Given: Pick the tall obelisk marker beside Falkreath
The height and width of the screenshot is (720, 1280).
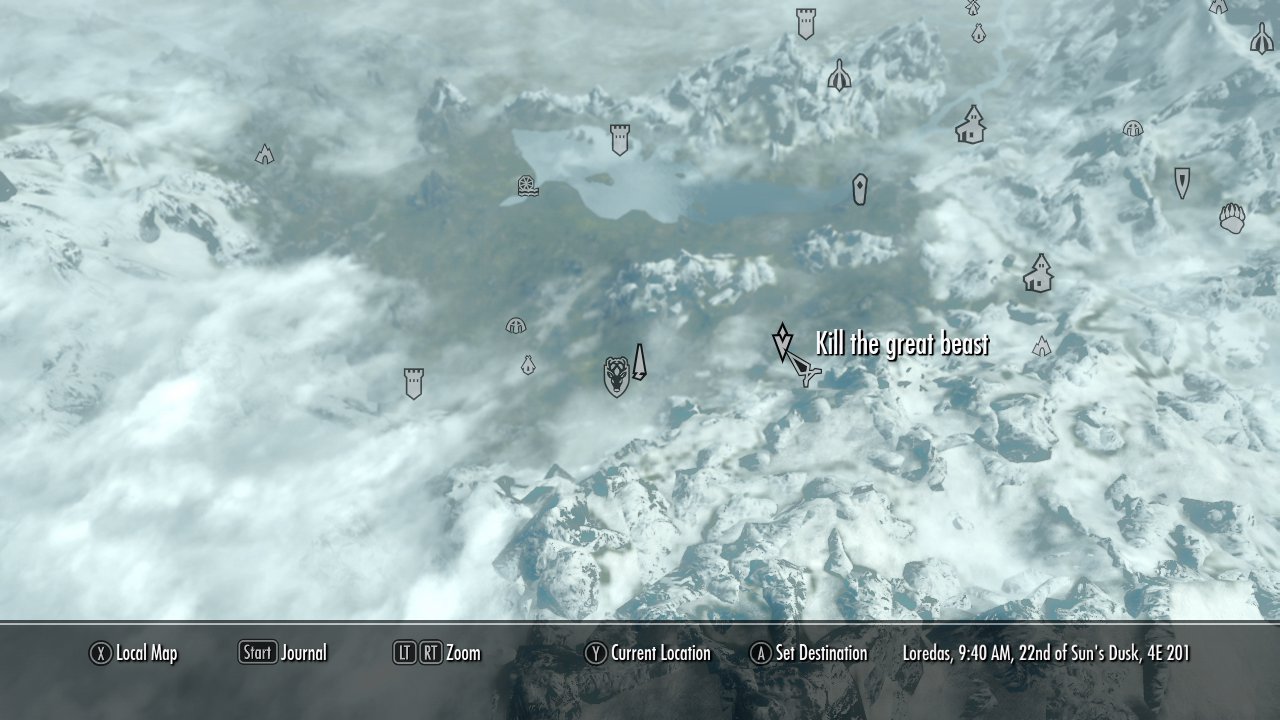Looking at the screenshot, I should pyautogui.click(x=639, y=362).
